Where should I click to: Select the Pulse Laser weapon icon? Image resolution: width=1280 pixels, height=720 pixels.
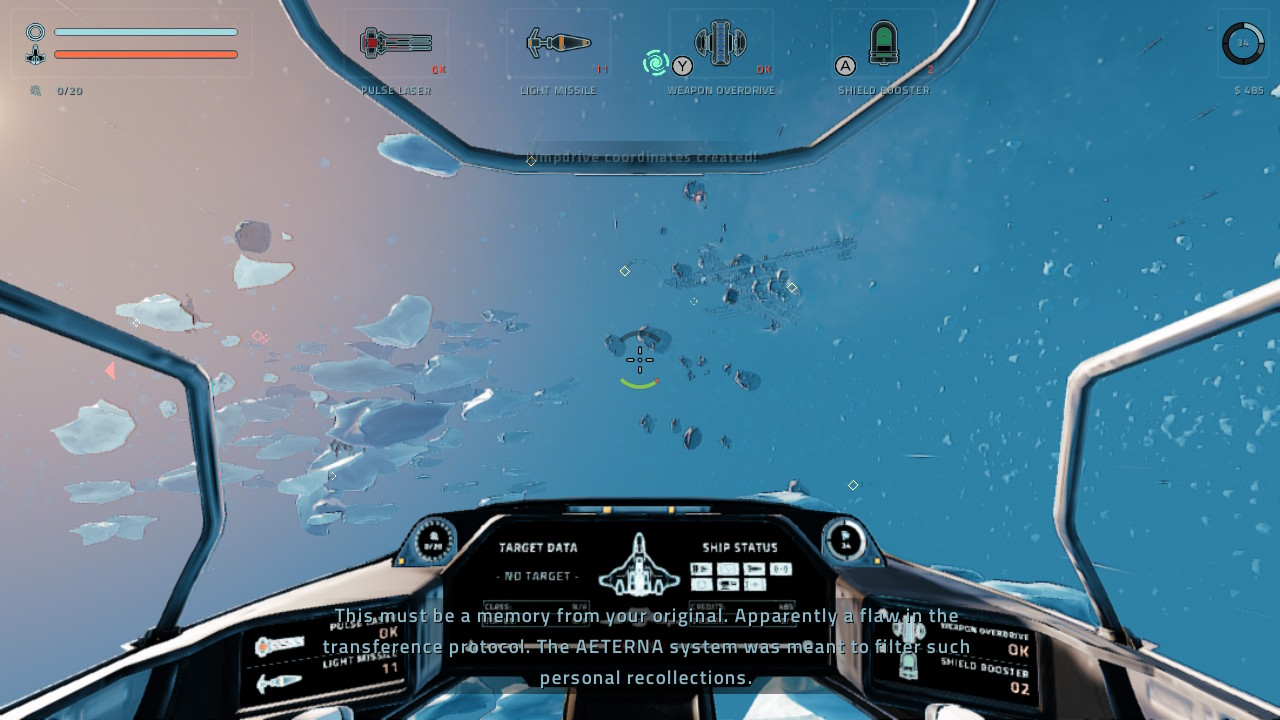(x=396, y=43)
